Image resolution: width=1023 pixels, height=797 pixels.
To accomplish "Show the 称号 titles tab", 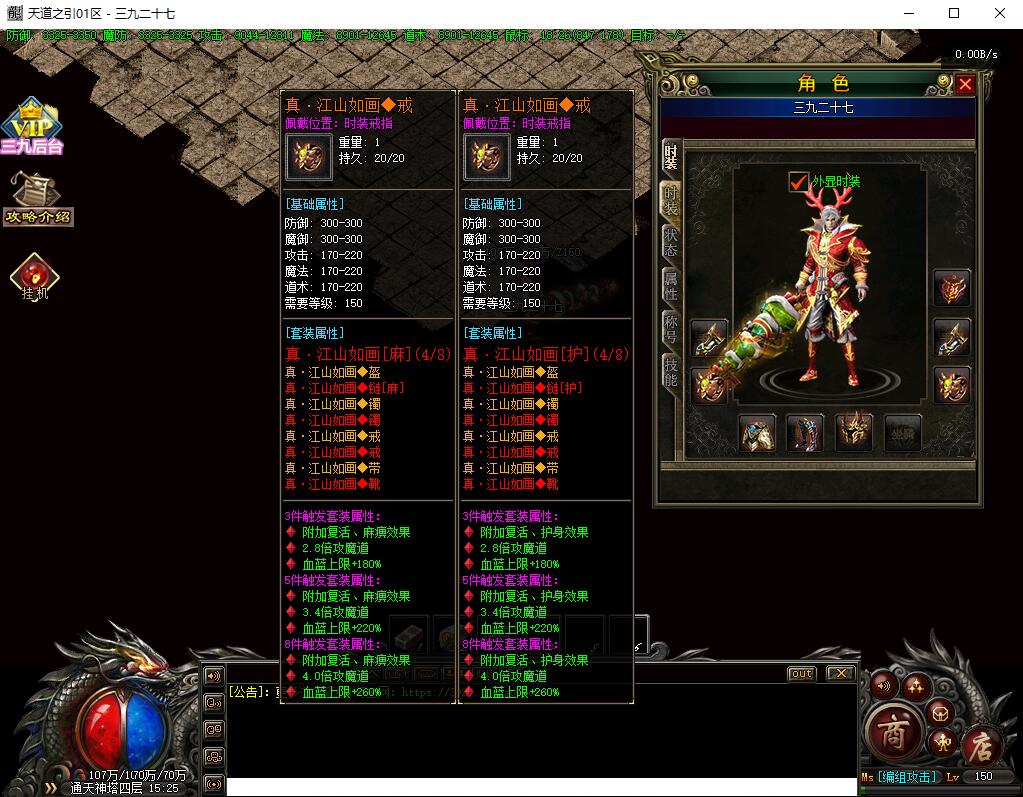I will click(670, 328).
